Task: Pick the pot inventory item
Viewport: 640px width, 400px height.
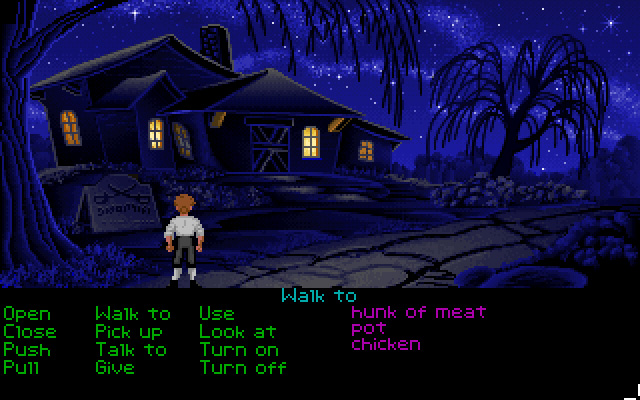Action: (x=368, y=328)
